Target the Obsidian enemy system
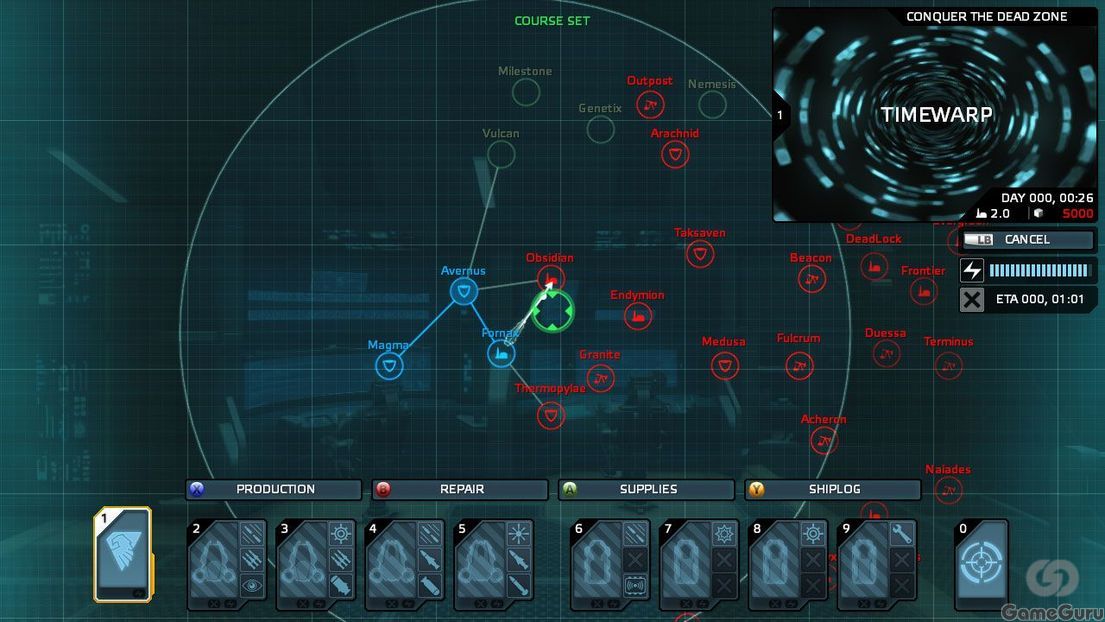 coord(550,278)
